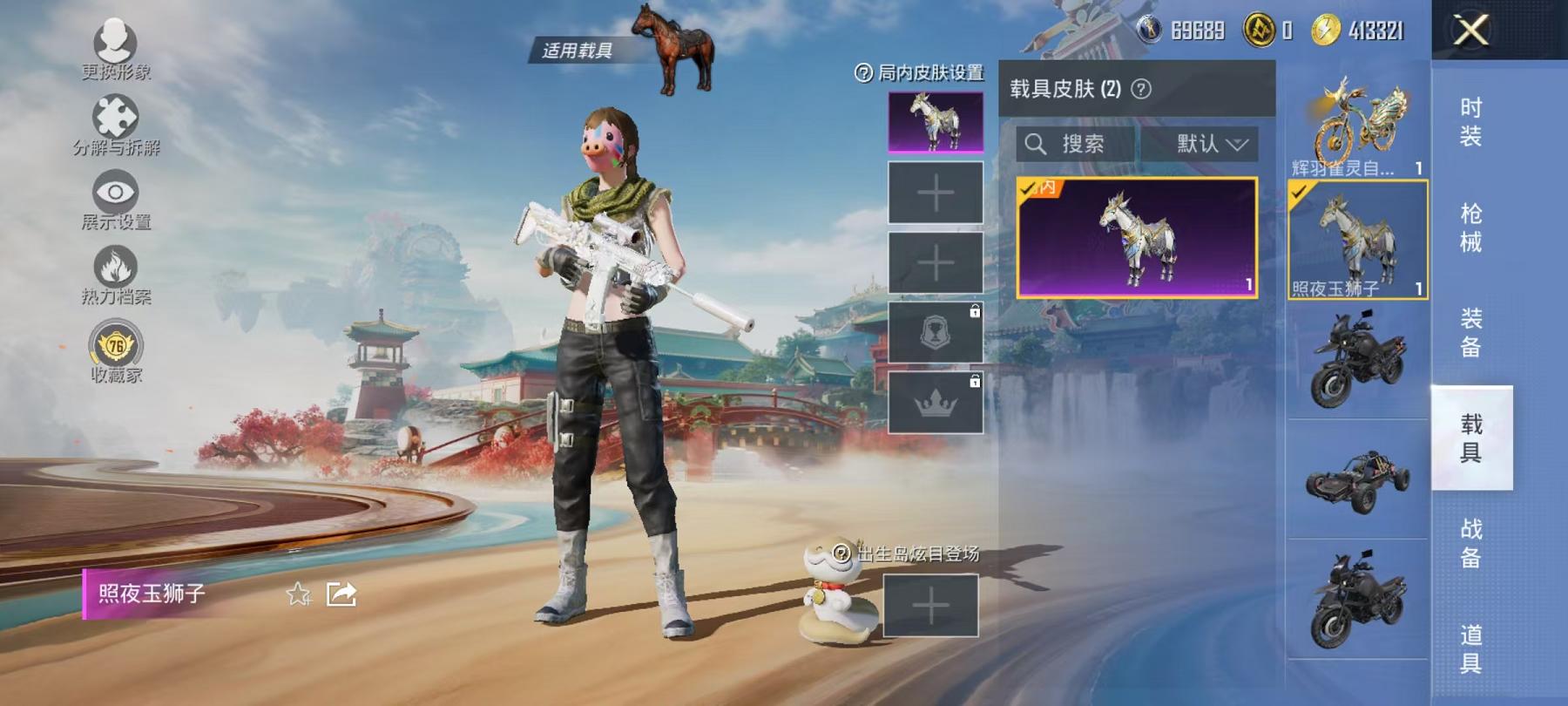Image resolution: width=1568 pixels, height=706 pixels.
Task: Select the 分解与拆解 dismantle icon
Action: pos(117,118)
